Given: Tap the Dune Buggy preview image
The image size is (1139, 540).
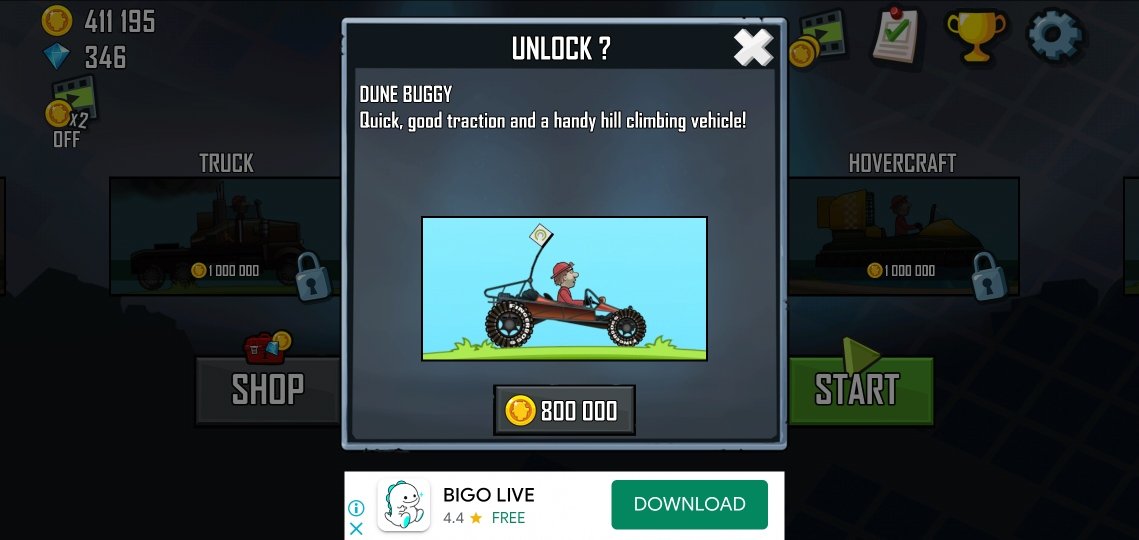Looking at the screenshot, I should (x=564, y=288).
